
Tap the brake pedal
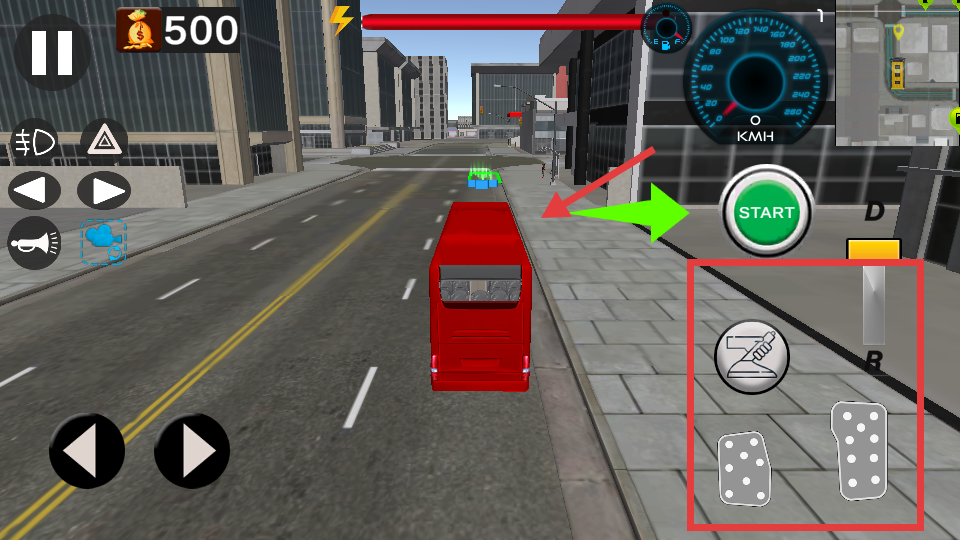tap(744, 468)
